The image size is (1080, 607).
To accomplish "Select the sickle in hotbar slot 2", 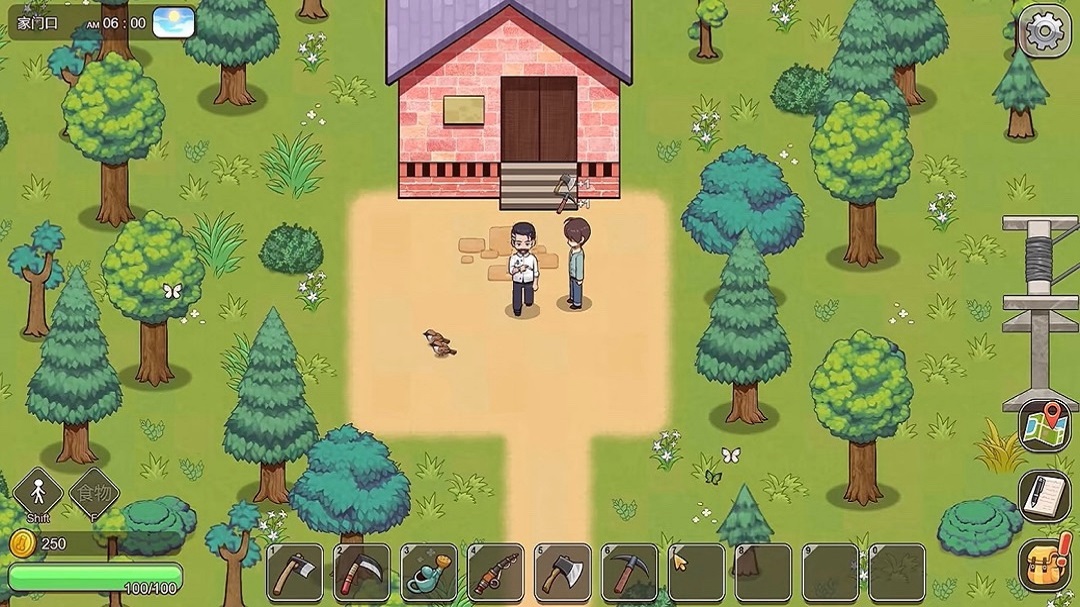I will tap(362, 572).
